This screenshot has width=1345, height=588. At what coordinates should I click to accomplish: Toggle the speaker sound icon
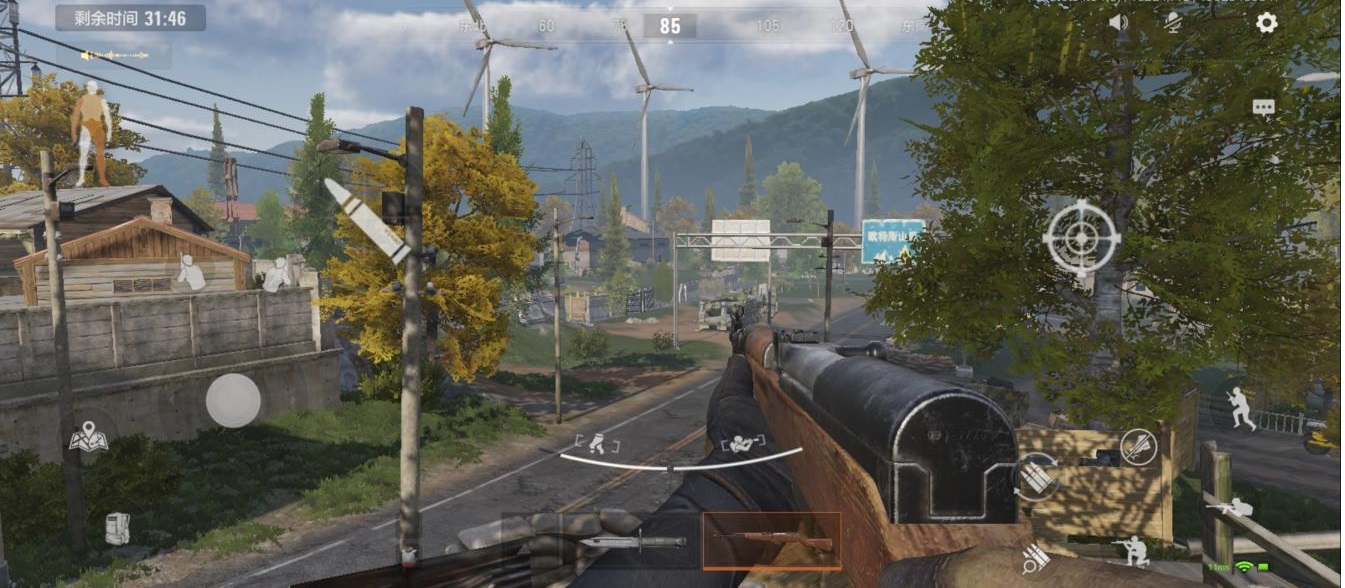pos(1118,22)
